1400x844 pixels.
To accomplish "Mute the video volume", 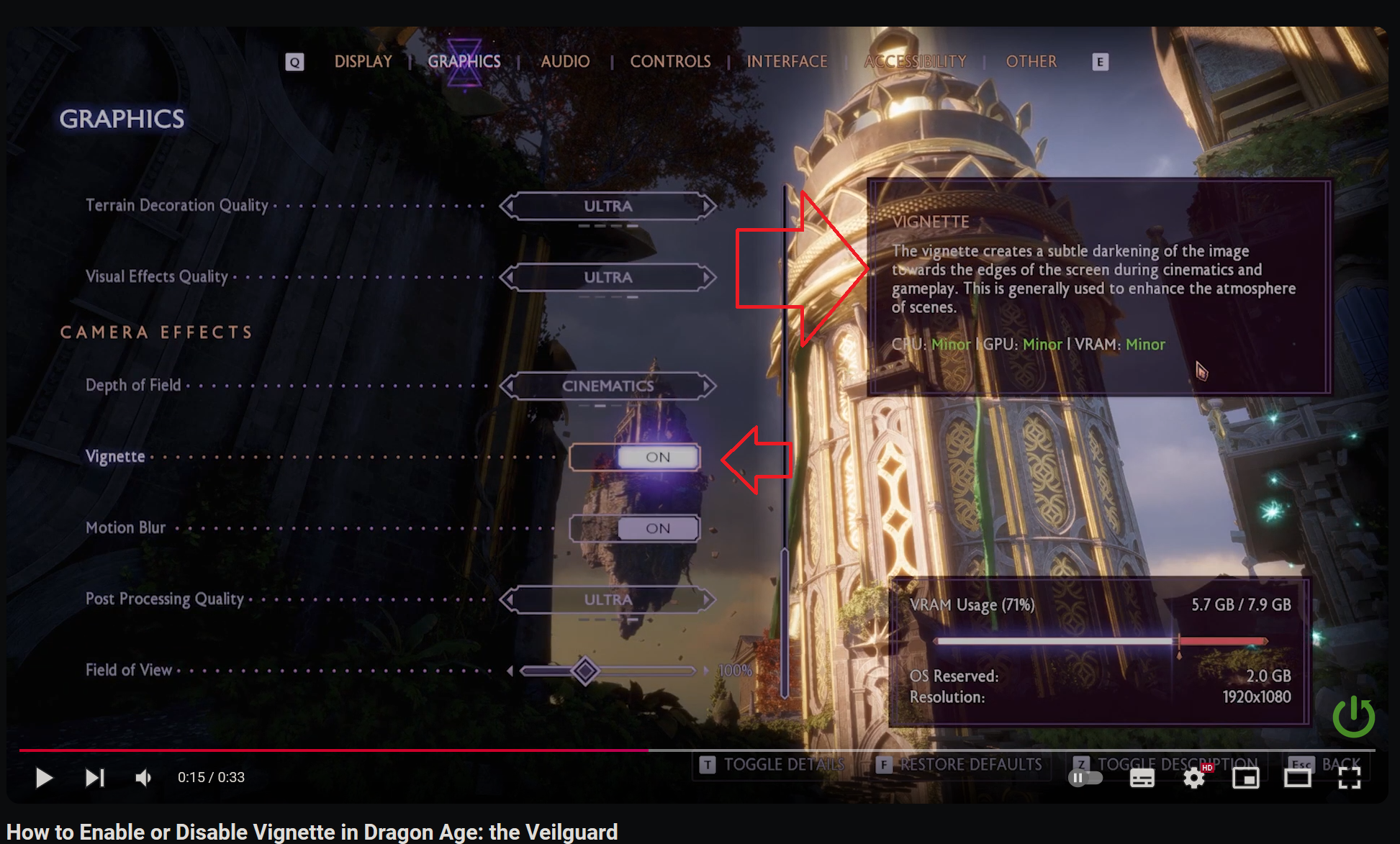I will point(143,778).
